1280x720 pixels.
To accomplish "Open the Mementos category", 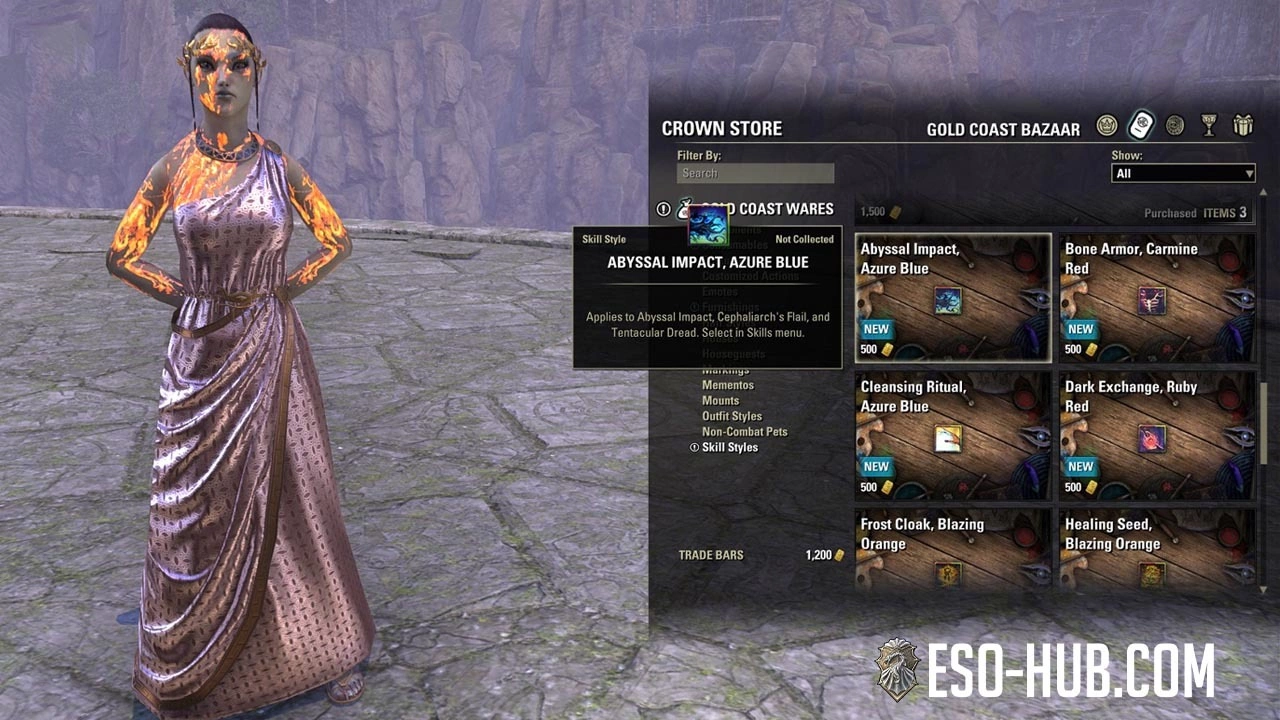I will click(728, 385).
